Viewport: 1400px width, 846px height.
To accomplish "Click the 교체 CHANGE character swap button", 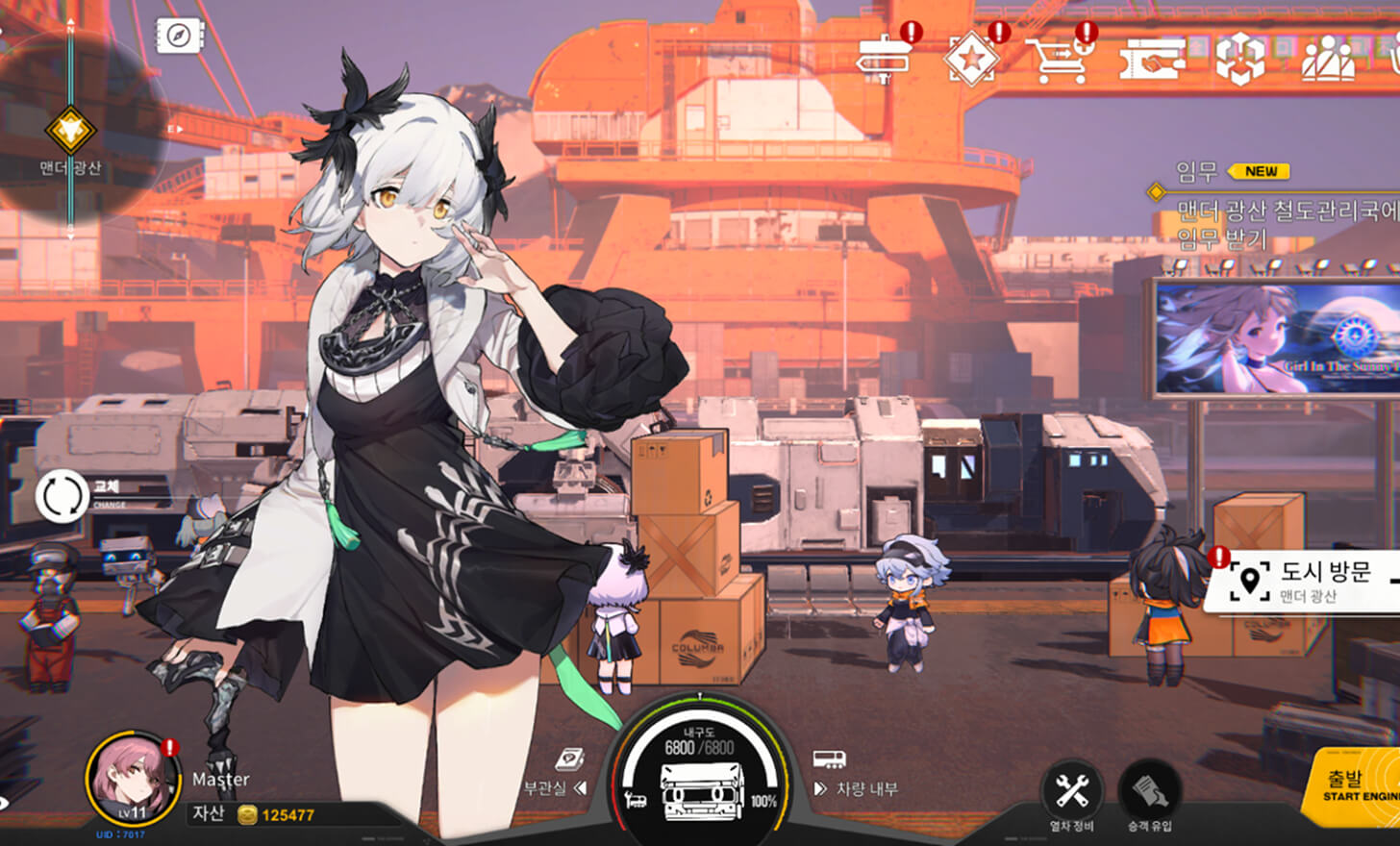I will (62, 496).
